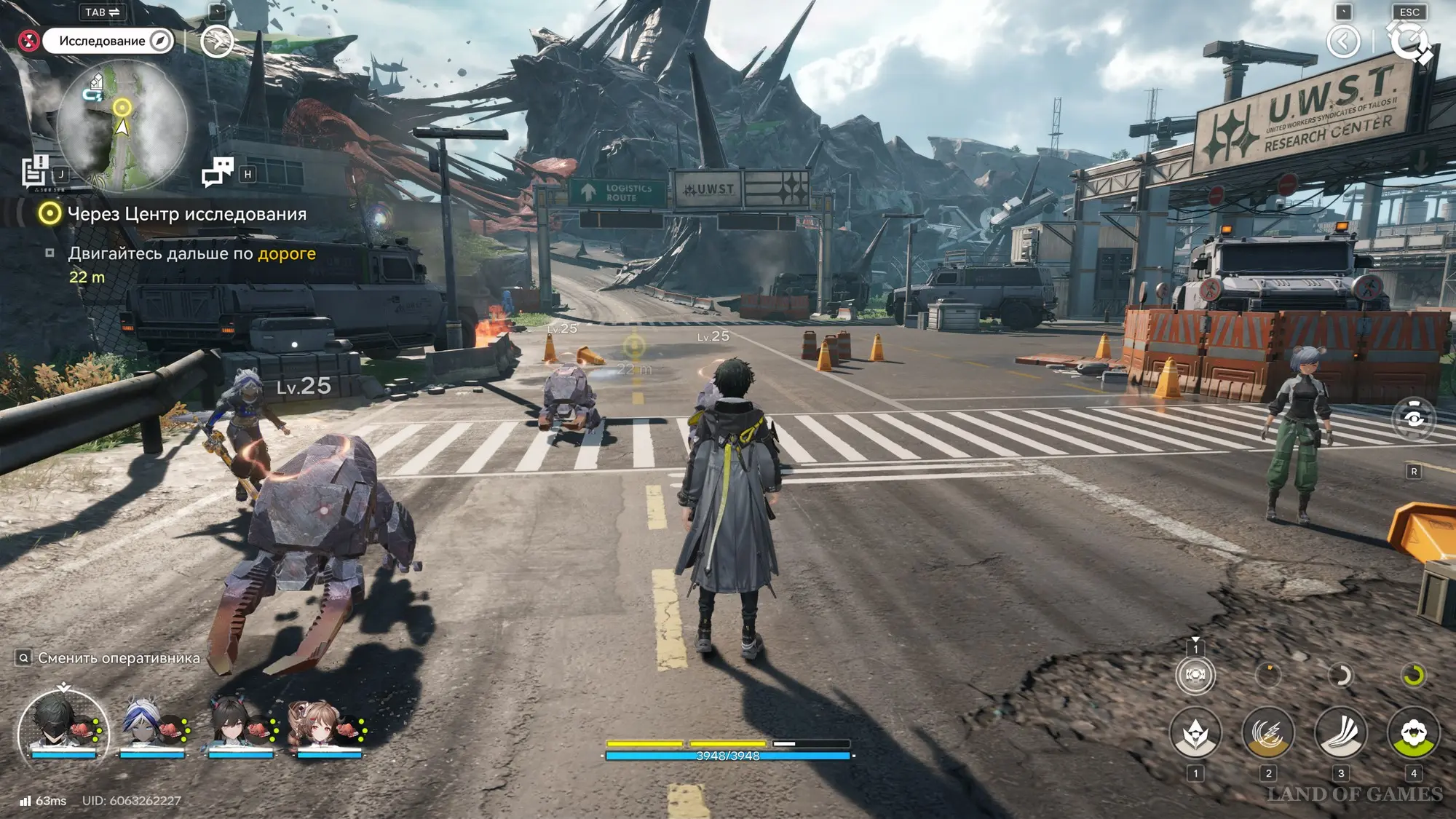1456x819 pixels.
Task: Activate the crystal shard skill
Action: 1195,734
